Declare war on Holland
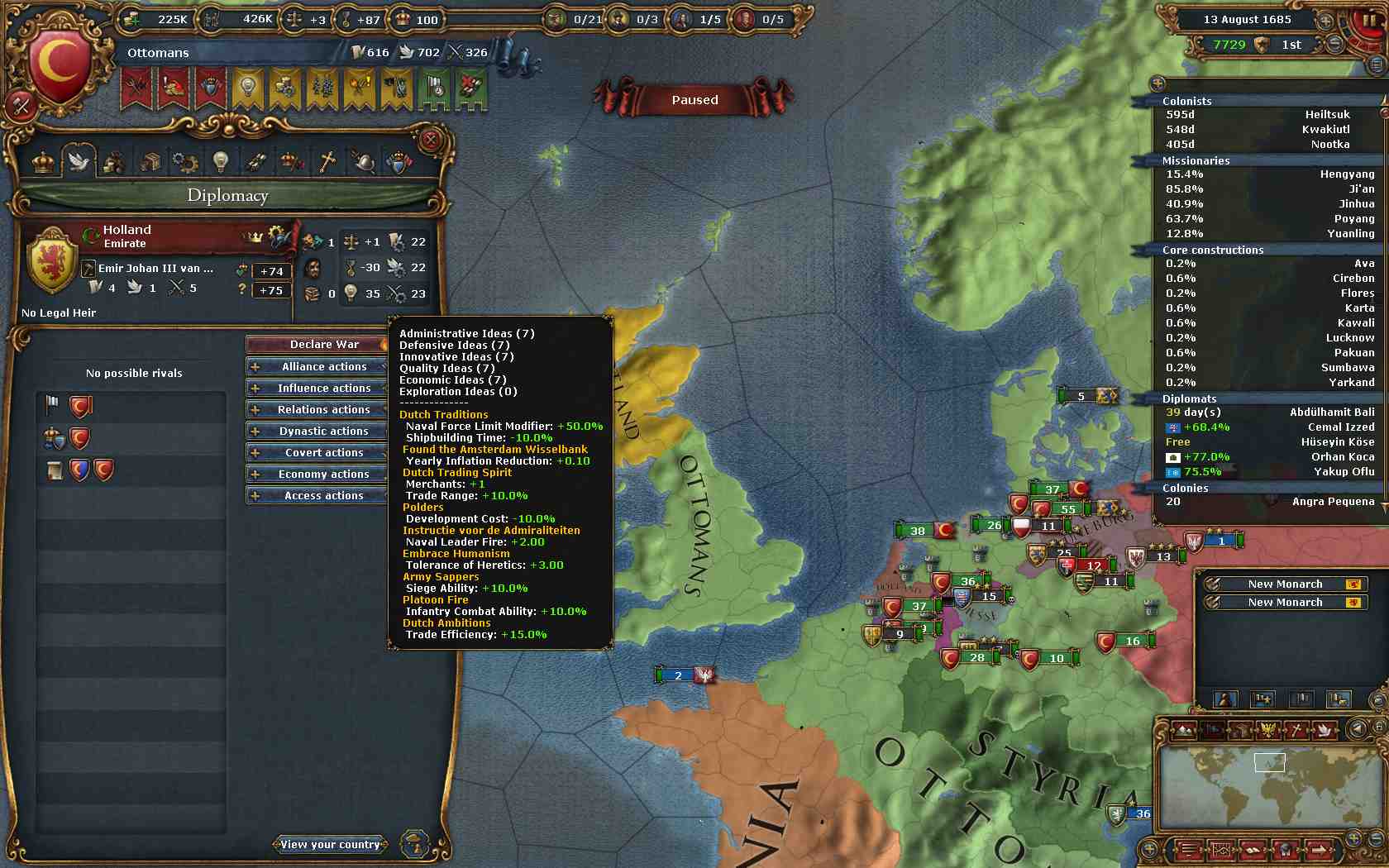Image resolution: width=1389 pixels, height=868 pixels. point(317,345)
